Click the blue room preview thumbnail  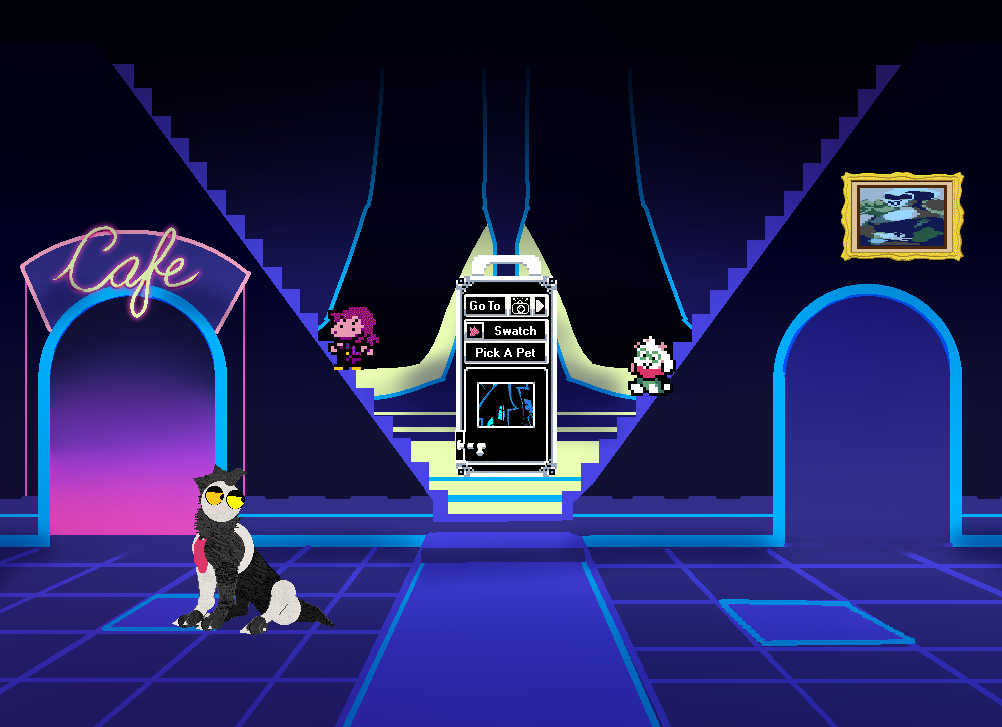[505, 405]
